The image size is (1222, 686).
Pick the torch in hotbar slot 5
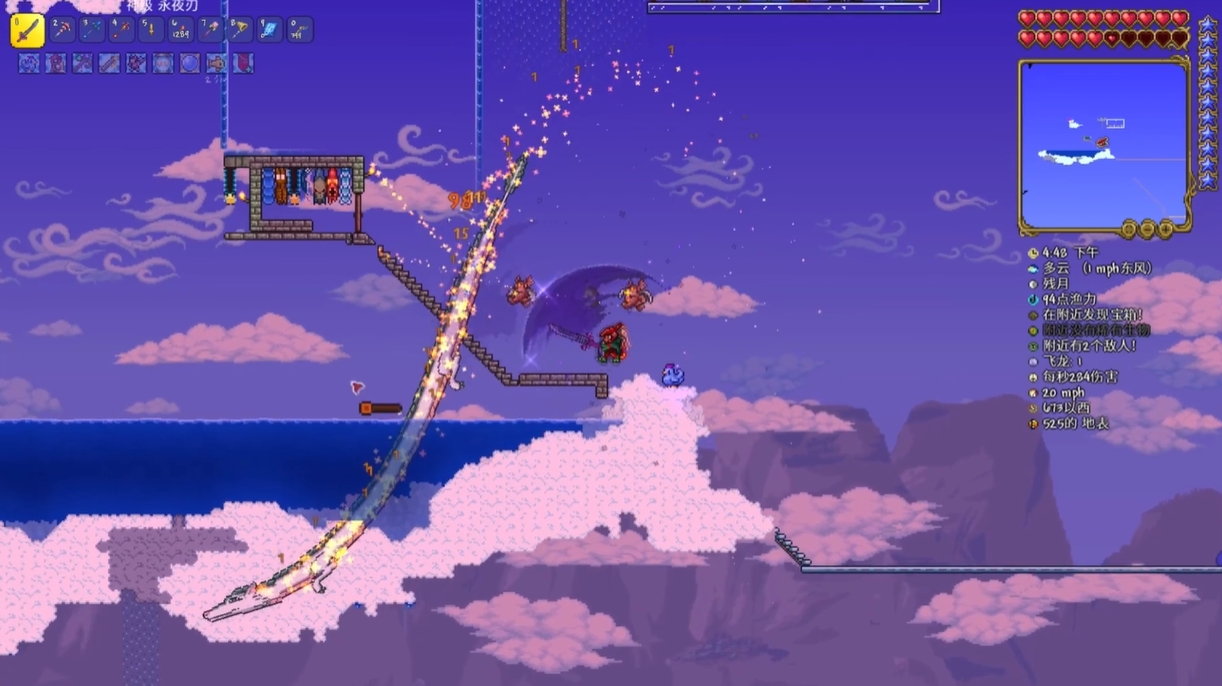coord(152,30)
